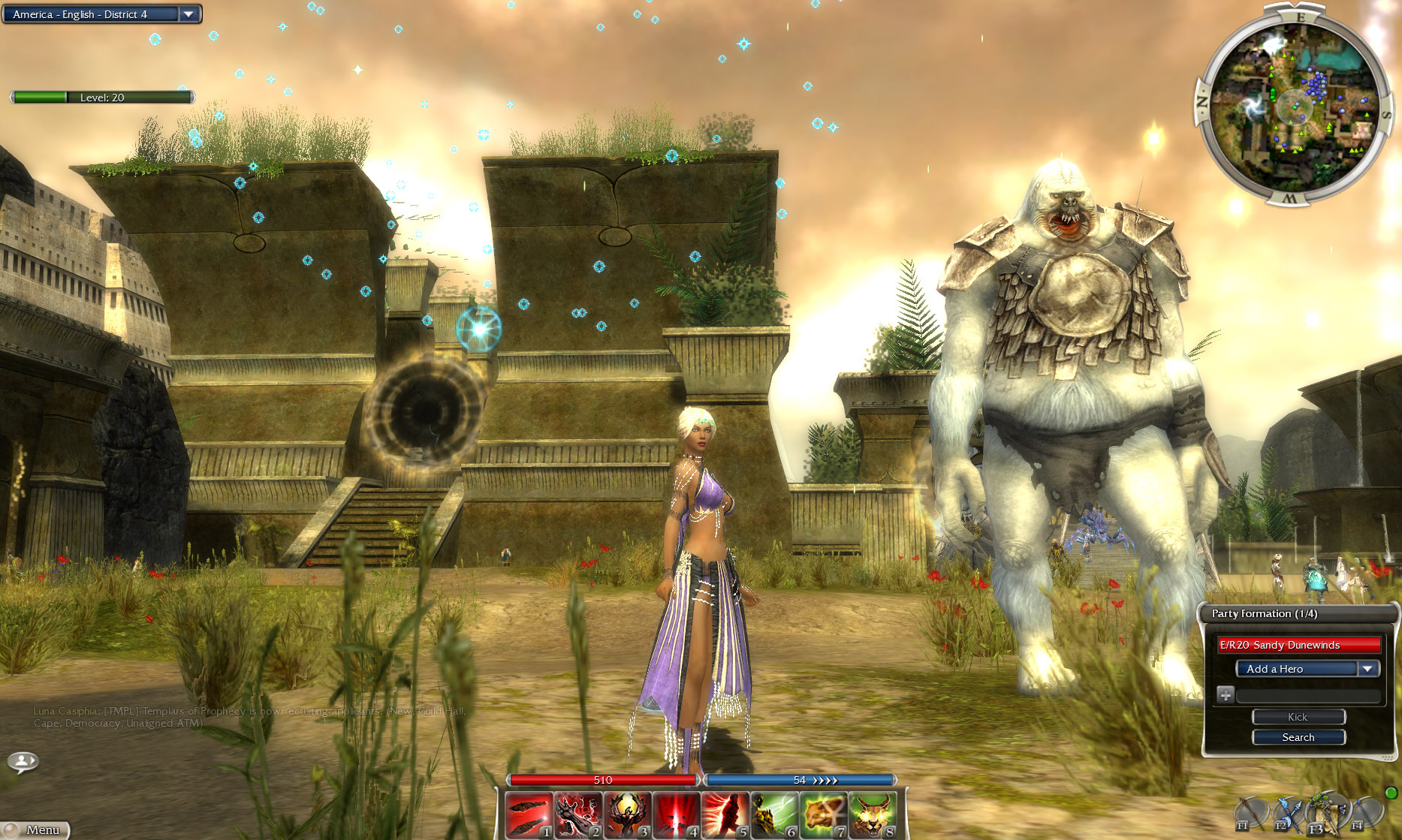The width and height of the screenshot is (1402, 840).
Task: Activate skill 6 with green lightning figure
Action: (773, 815)
